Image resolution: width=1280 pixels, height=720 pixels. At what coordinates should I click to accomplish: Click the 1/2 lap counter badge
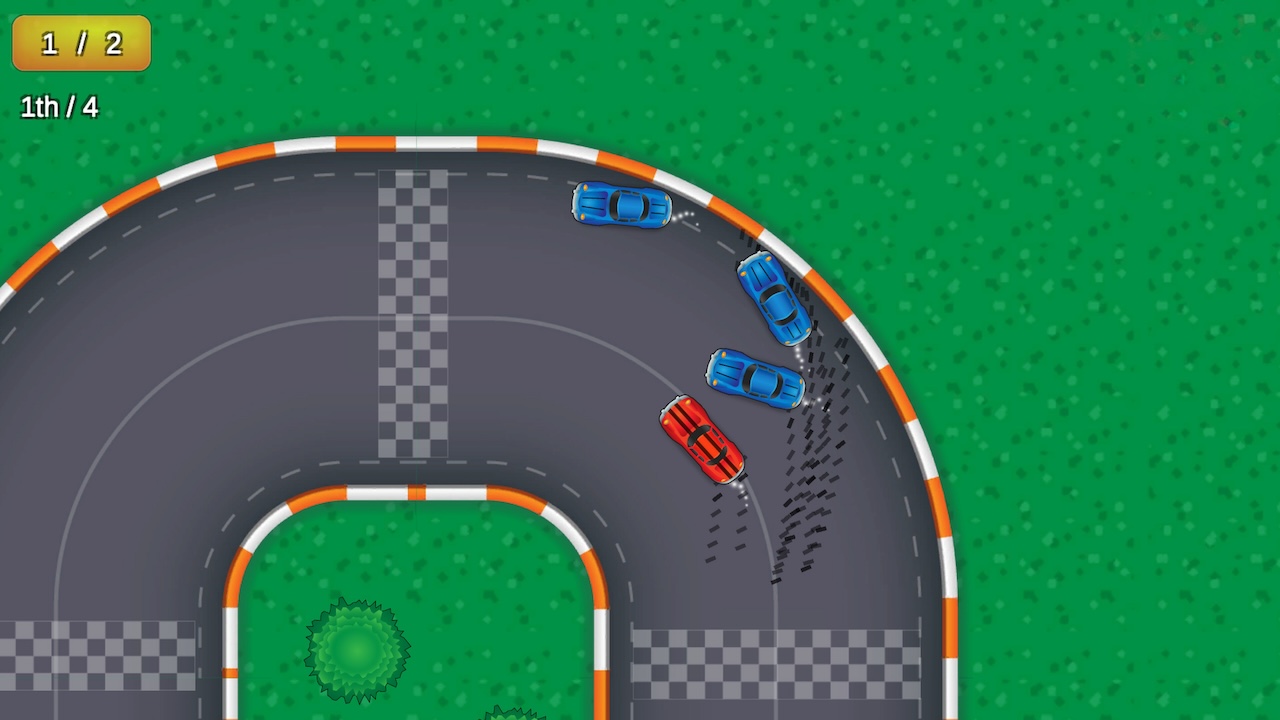pyautogui.click(x=80, y=43)
